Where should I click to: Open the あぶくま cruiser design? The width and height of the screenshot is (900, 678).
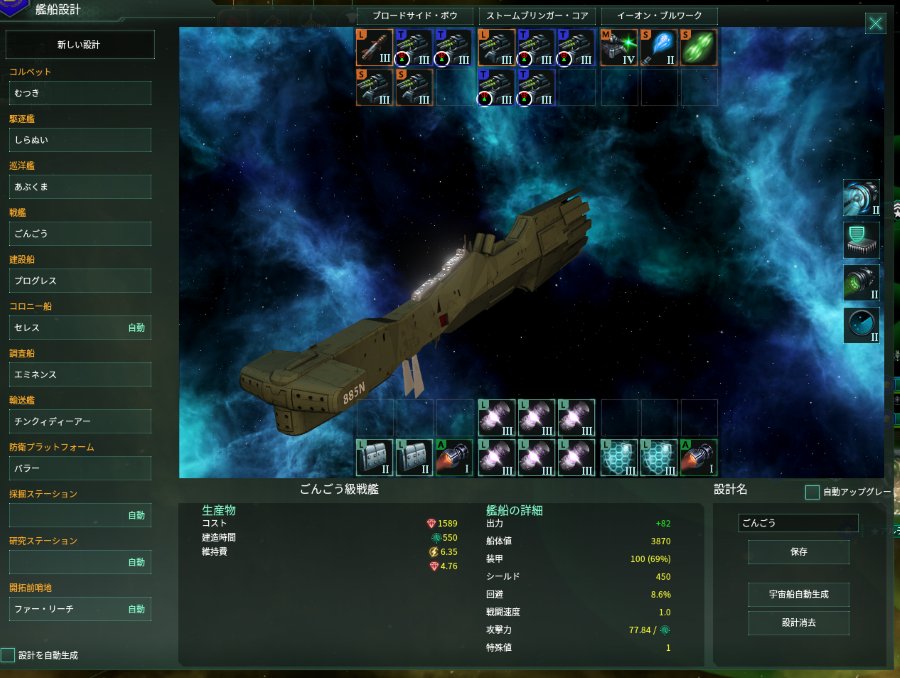point(80,187)
